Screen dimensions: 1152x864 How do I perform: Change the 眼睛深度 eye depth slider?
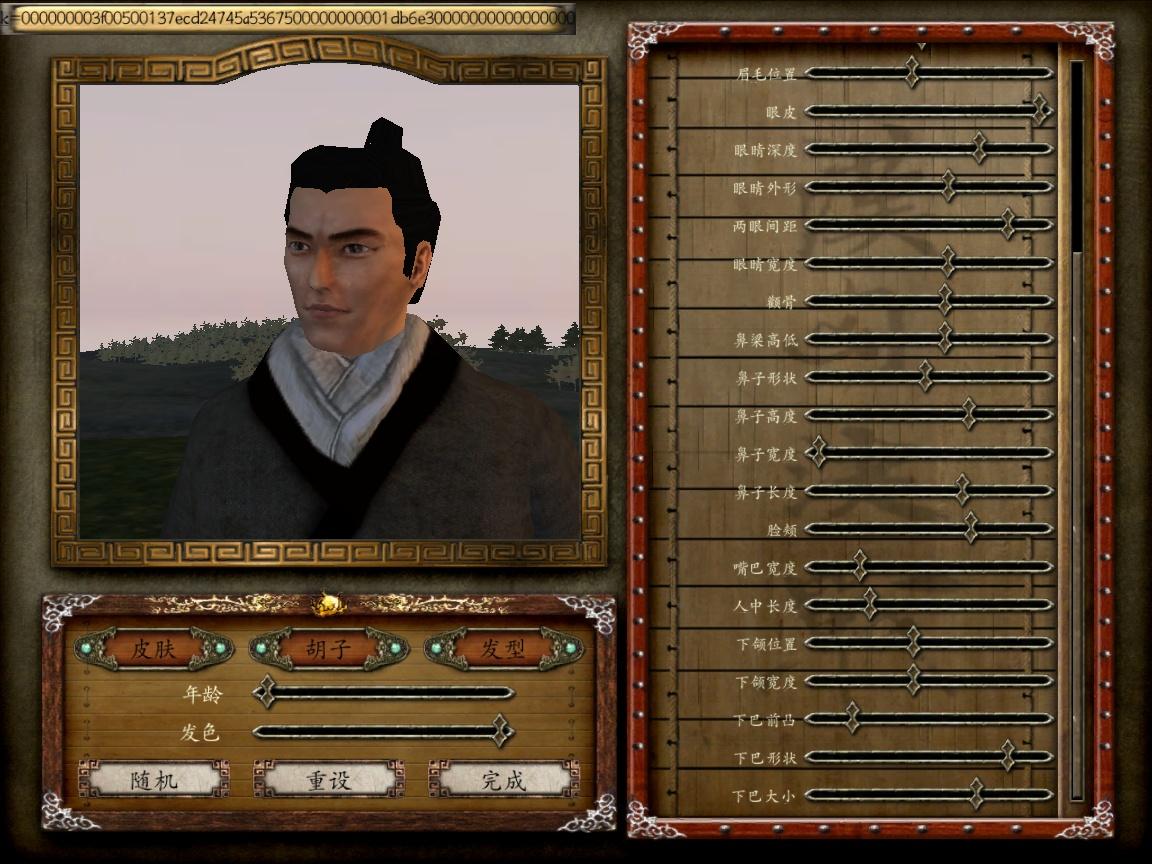click(x=979, y=149)
